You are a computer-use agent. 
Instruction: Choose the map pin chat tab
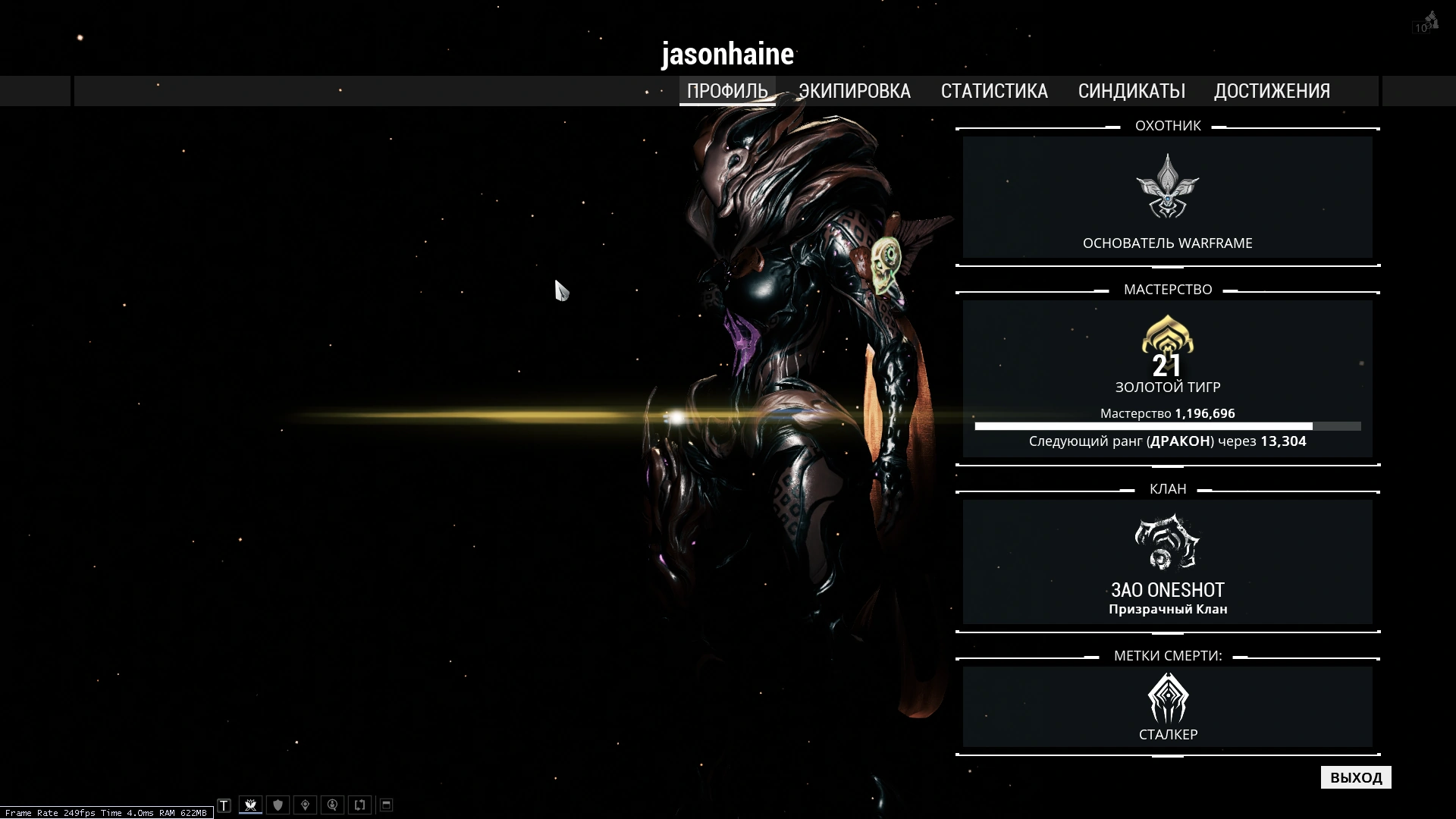tap(306, 805)
